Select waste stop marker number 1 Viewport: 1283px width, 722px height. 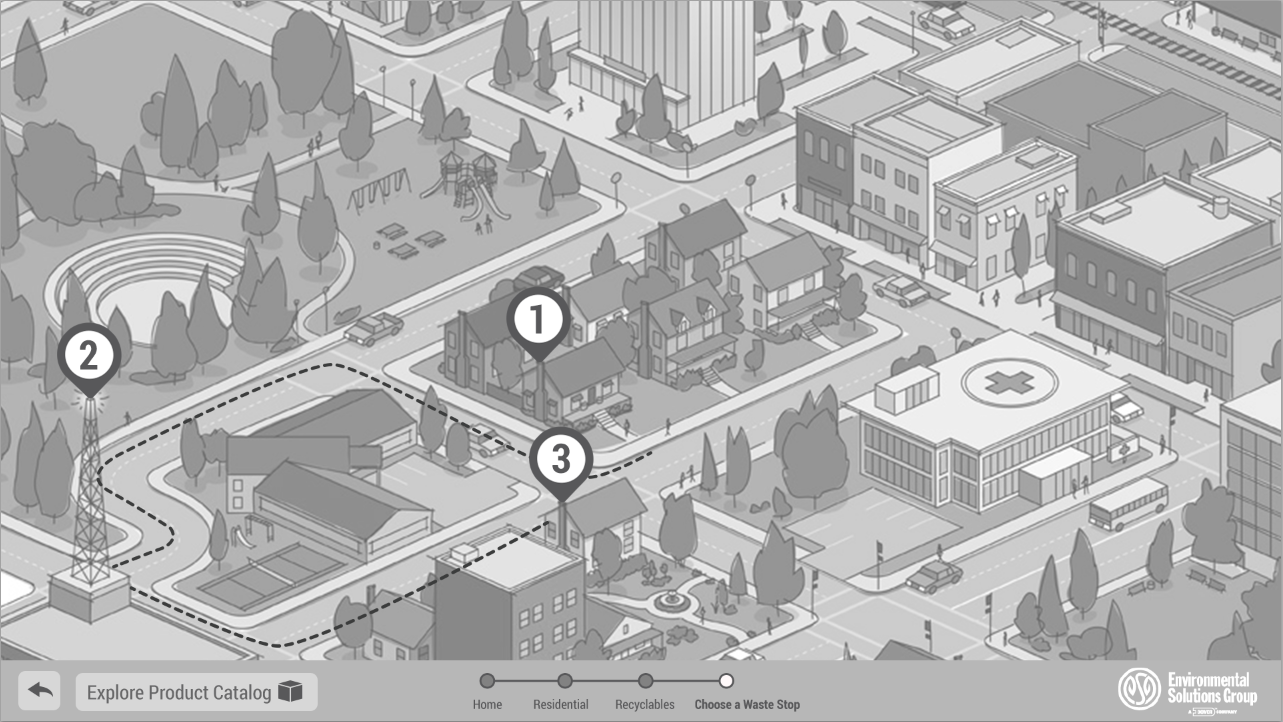click(x=538, y=320)
